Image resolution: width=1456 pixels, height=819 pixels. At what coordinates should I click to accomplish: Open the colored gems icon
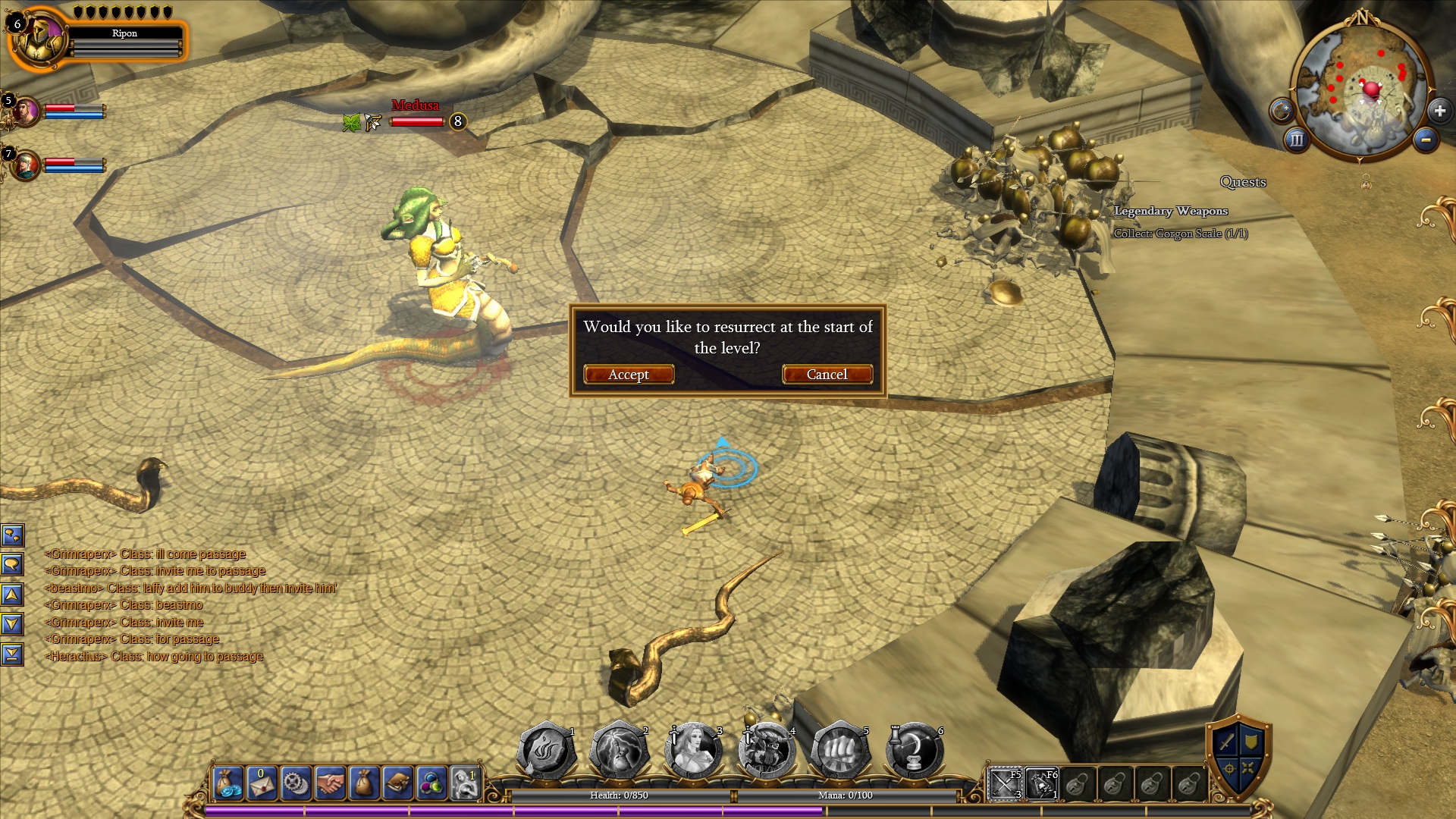[x=431, y=783]
